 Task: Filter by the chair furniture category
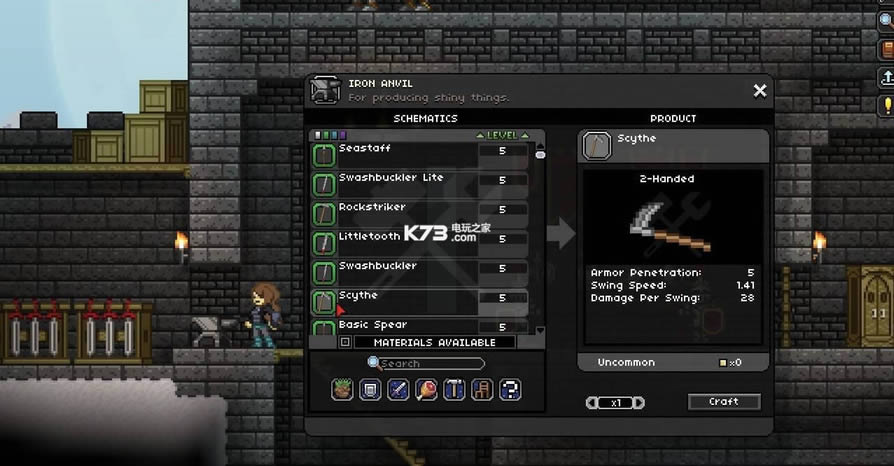point(481,390)
